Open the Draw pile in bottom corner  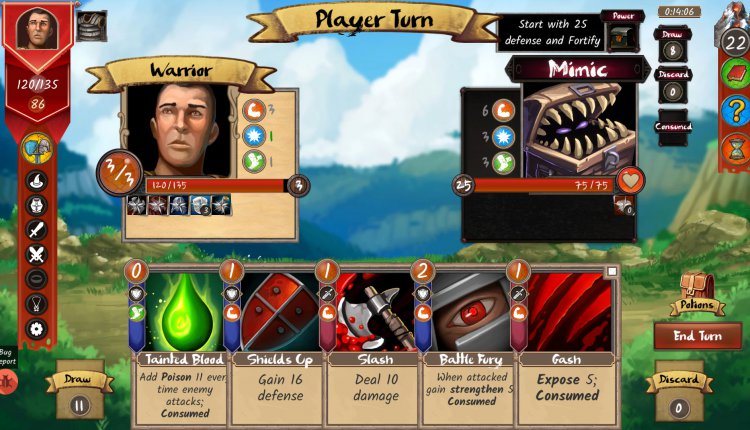click(78, 396)
